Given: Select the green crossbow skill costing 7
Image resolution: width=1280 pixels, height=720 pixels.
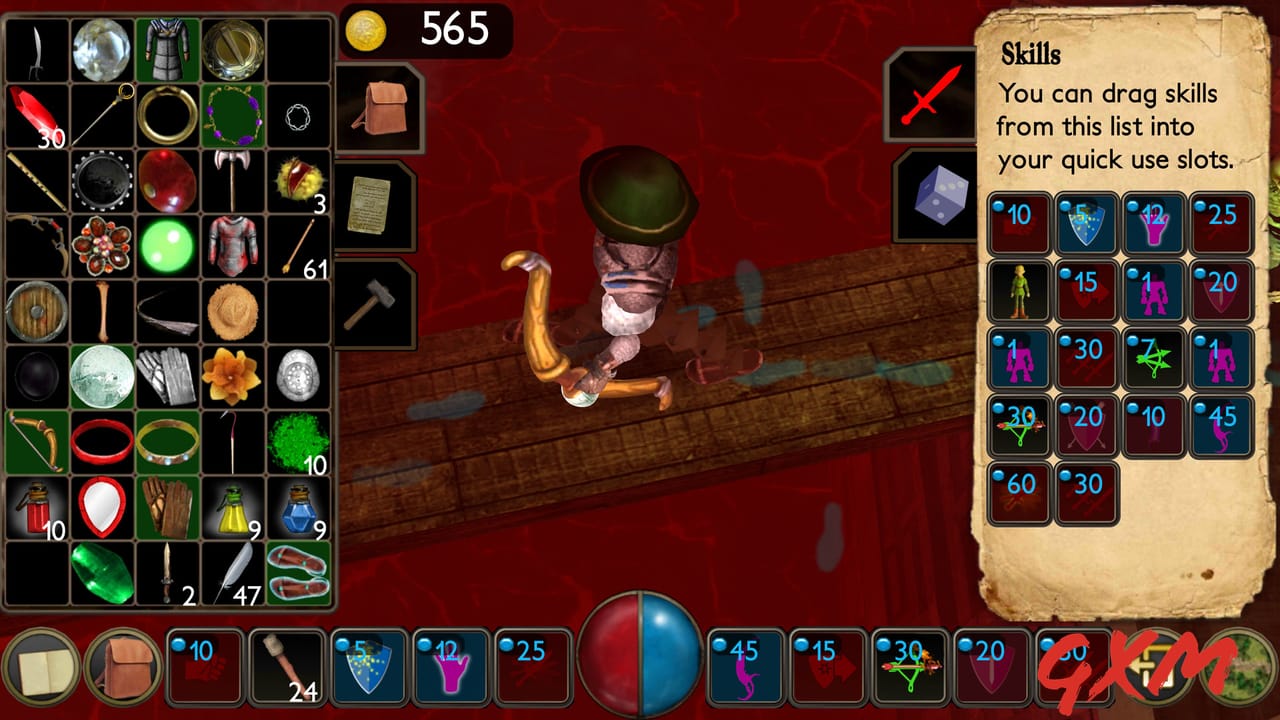Looking at the screenshot, I should (x=1154, y=358).
